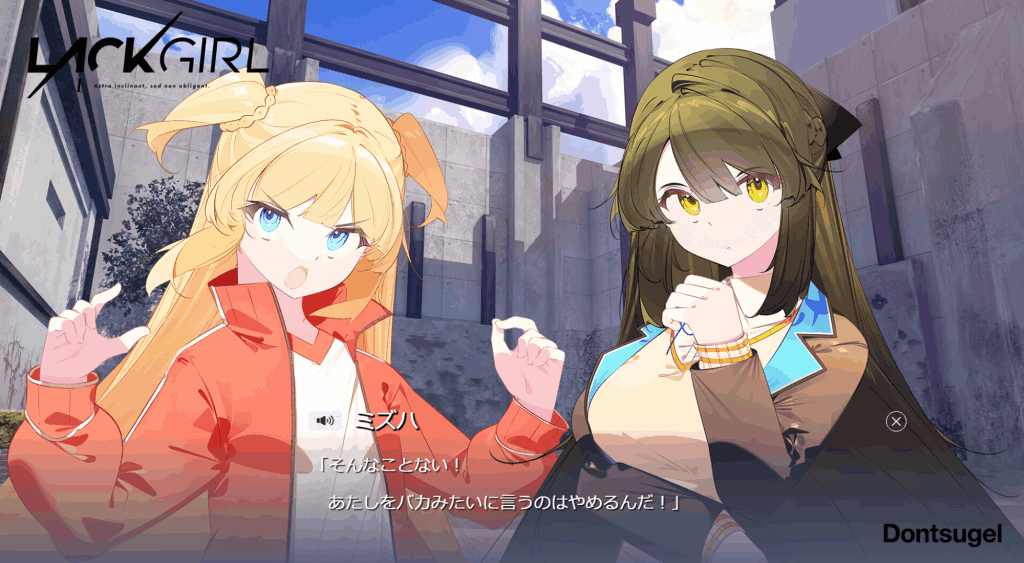Viewport: 1024px width, 563px height.
Task: Replay Mizuha's voice line with the speaker icon
Action: (x=324, y=421)
